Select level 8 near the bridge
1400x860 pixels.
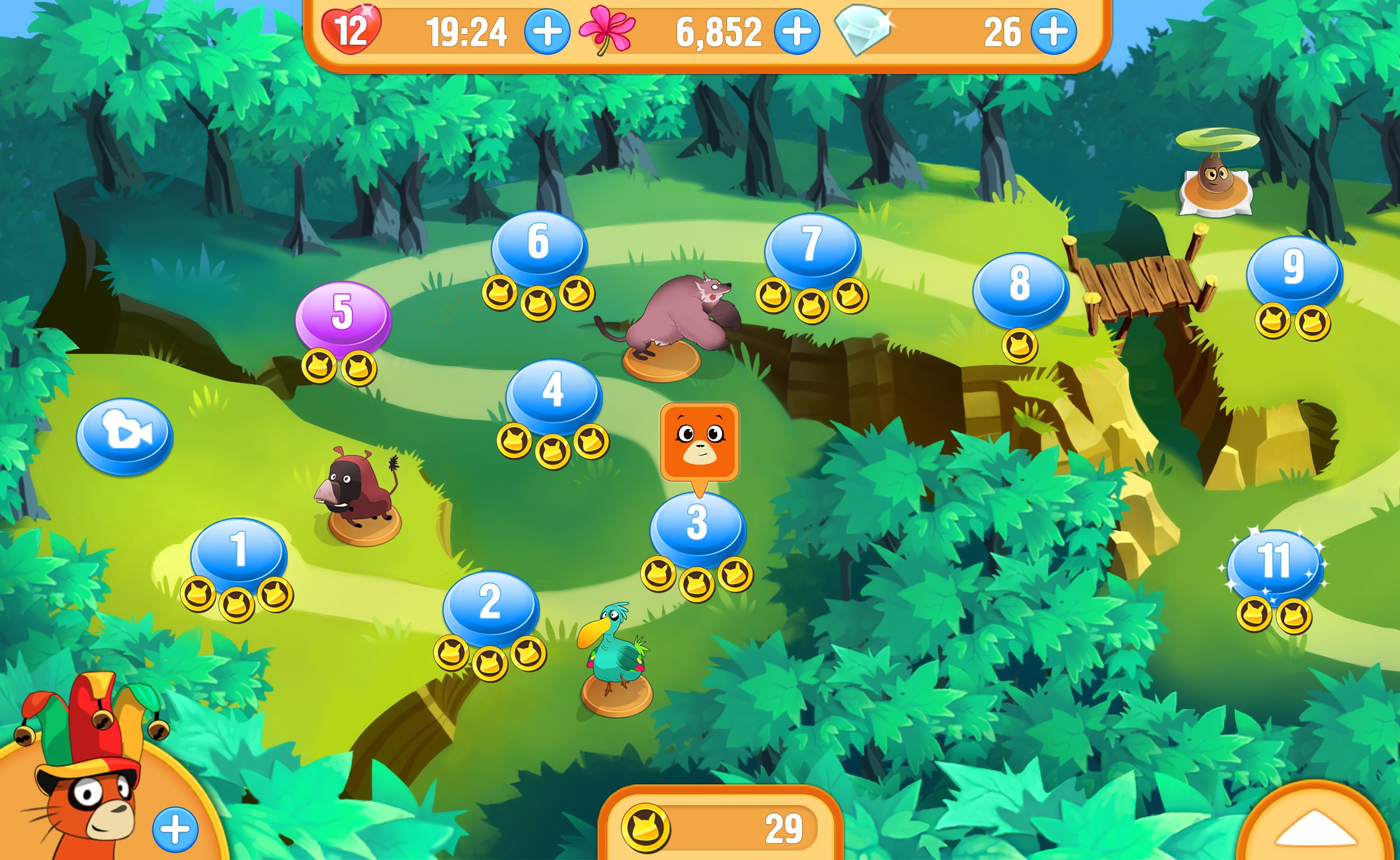point(1020,286)
